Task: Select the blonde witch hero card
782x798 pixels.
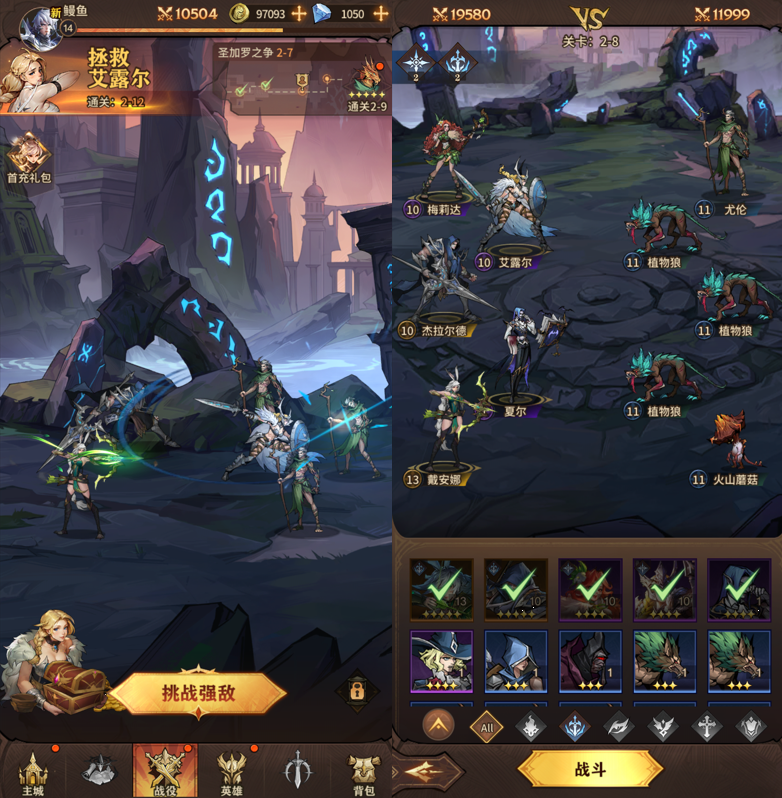Action: 442,660
